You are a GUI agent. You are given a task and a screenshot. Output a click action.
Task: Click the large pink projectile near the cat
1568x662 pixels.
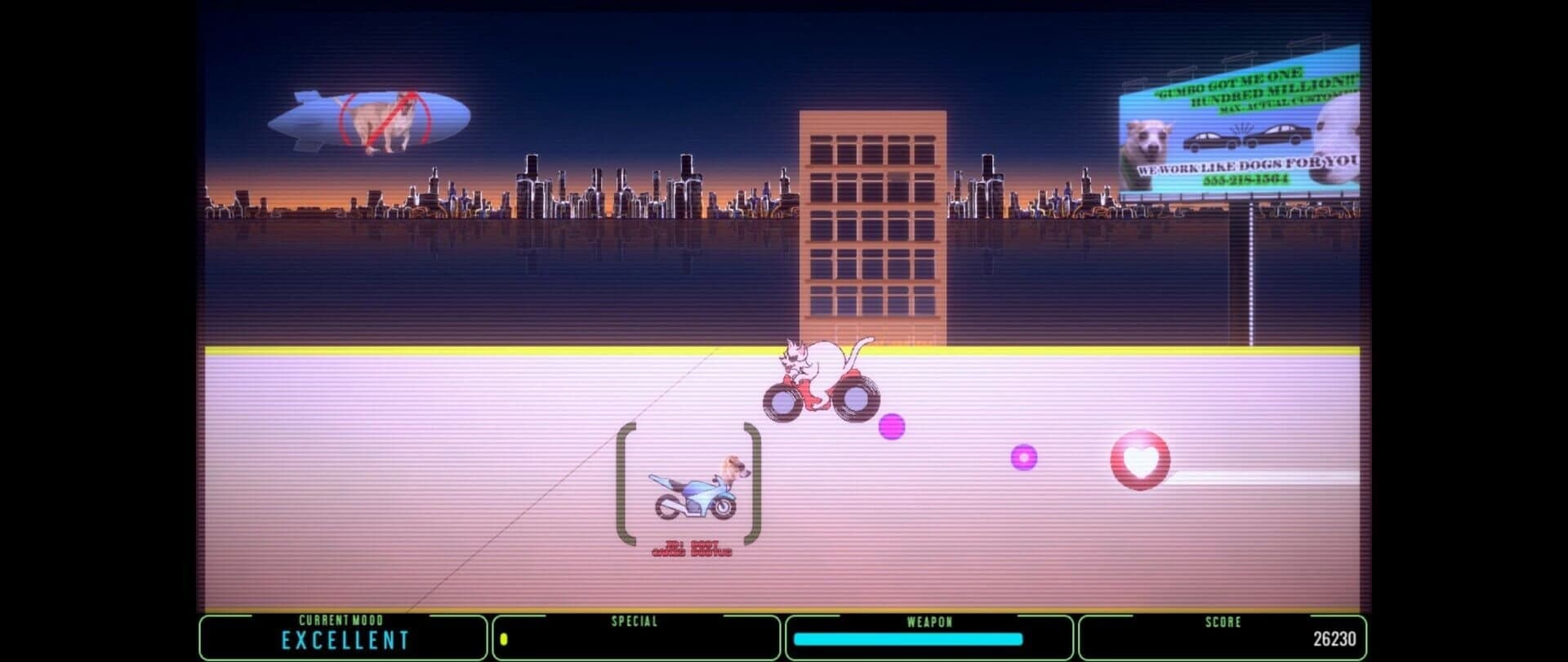click(893, 424)
